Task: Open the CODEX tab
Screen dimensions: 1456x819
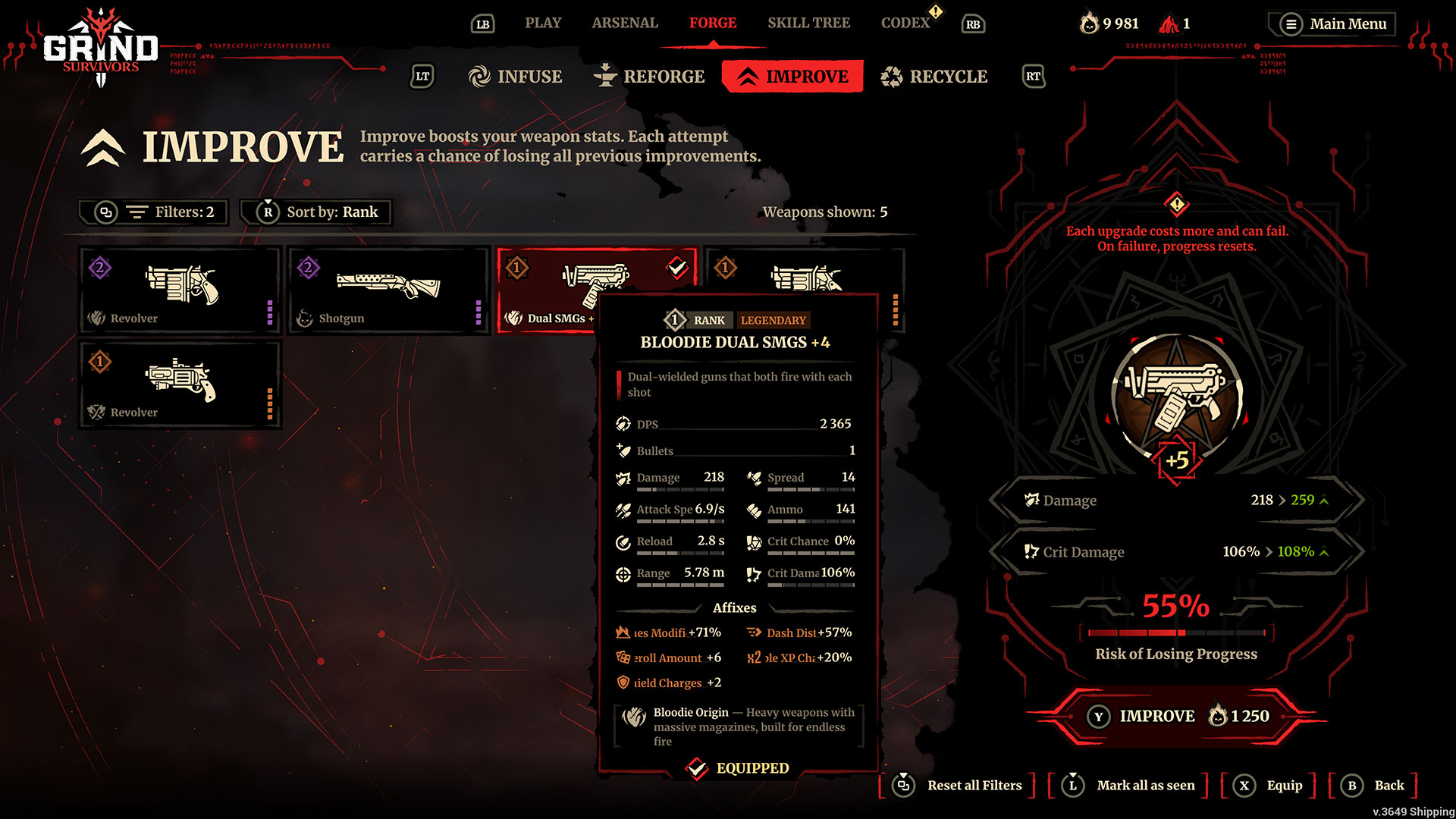Action: pos(905,23)
